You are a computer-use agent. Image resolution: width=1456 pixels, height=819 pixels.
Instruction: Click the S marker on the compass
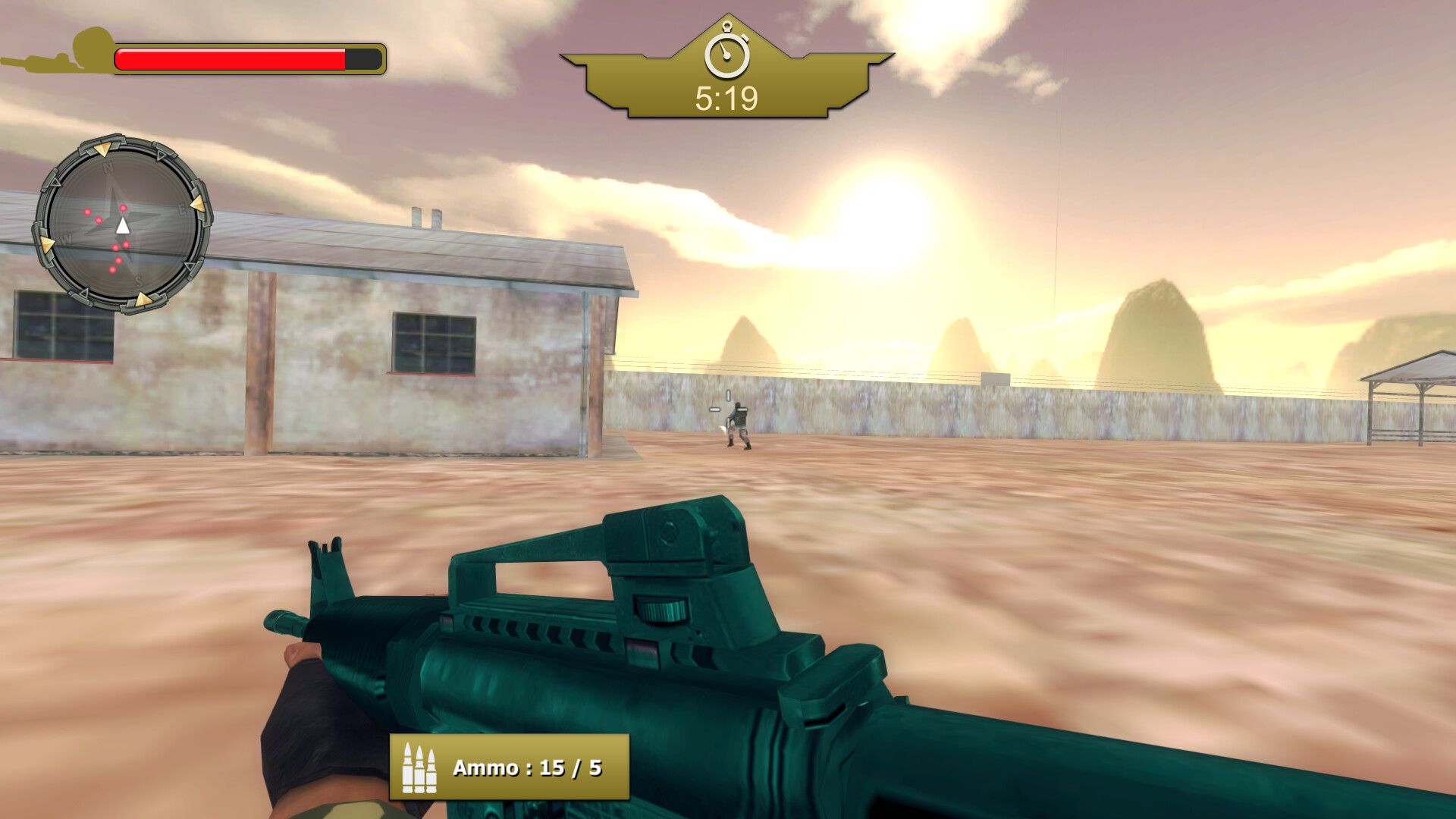(x=139, y=281)
